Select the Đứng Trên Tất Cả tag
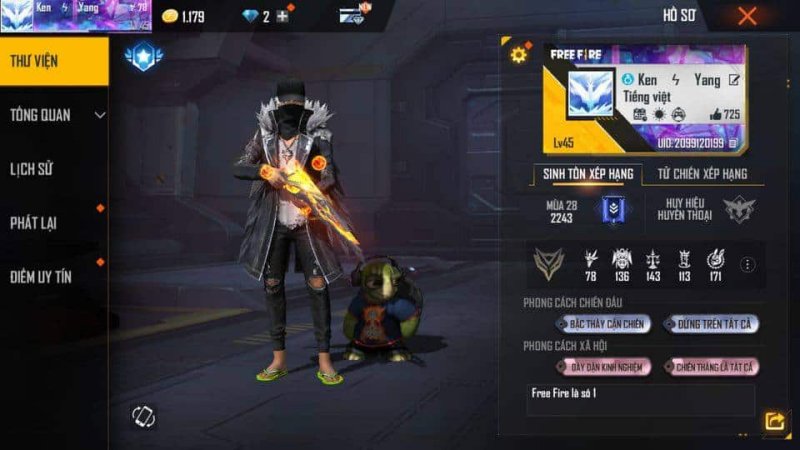This screenshot has width=800, height=450. tap(713, 323)
